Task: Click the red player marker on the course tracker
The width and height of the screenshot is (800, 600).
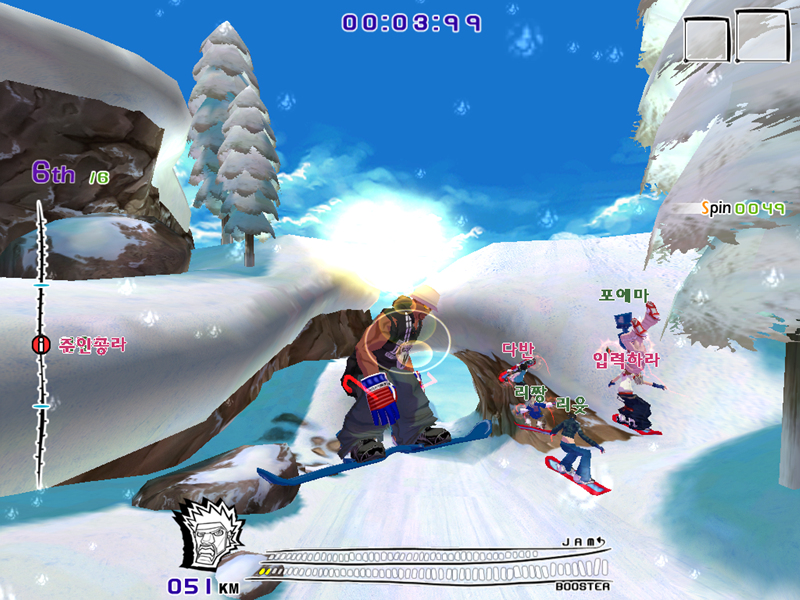Action: [40, 345]
